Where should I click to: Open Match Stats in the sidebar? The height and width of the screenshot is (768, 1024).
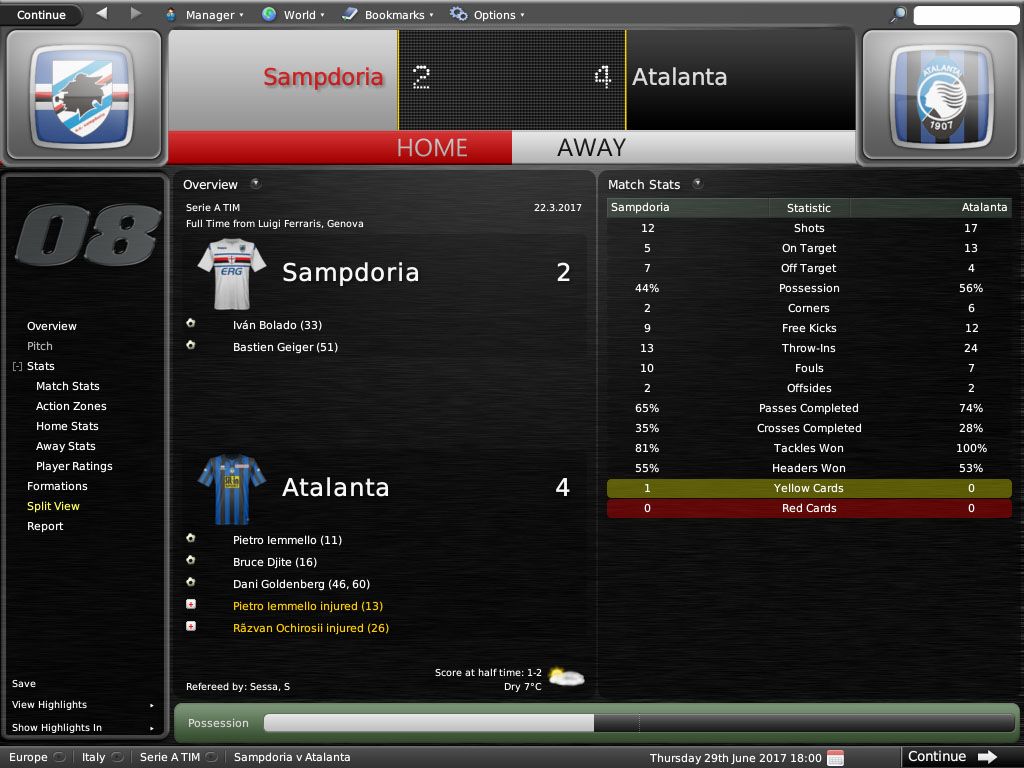[x=68, y=386]
